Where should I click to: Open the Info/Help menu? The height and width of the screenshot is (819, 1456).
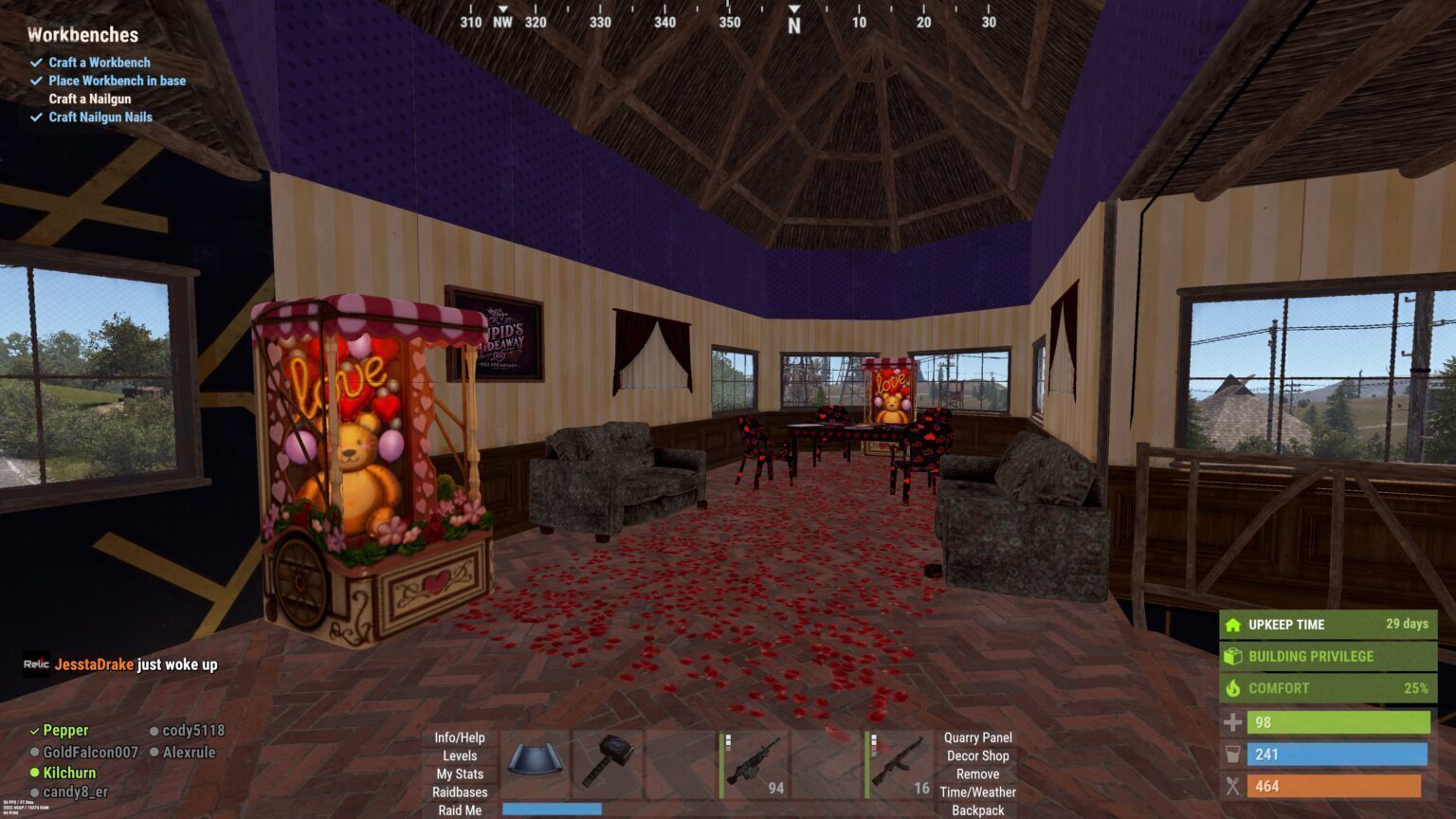pos(460,737)
